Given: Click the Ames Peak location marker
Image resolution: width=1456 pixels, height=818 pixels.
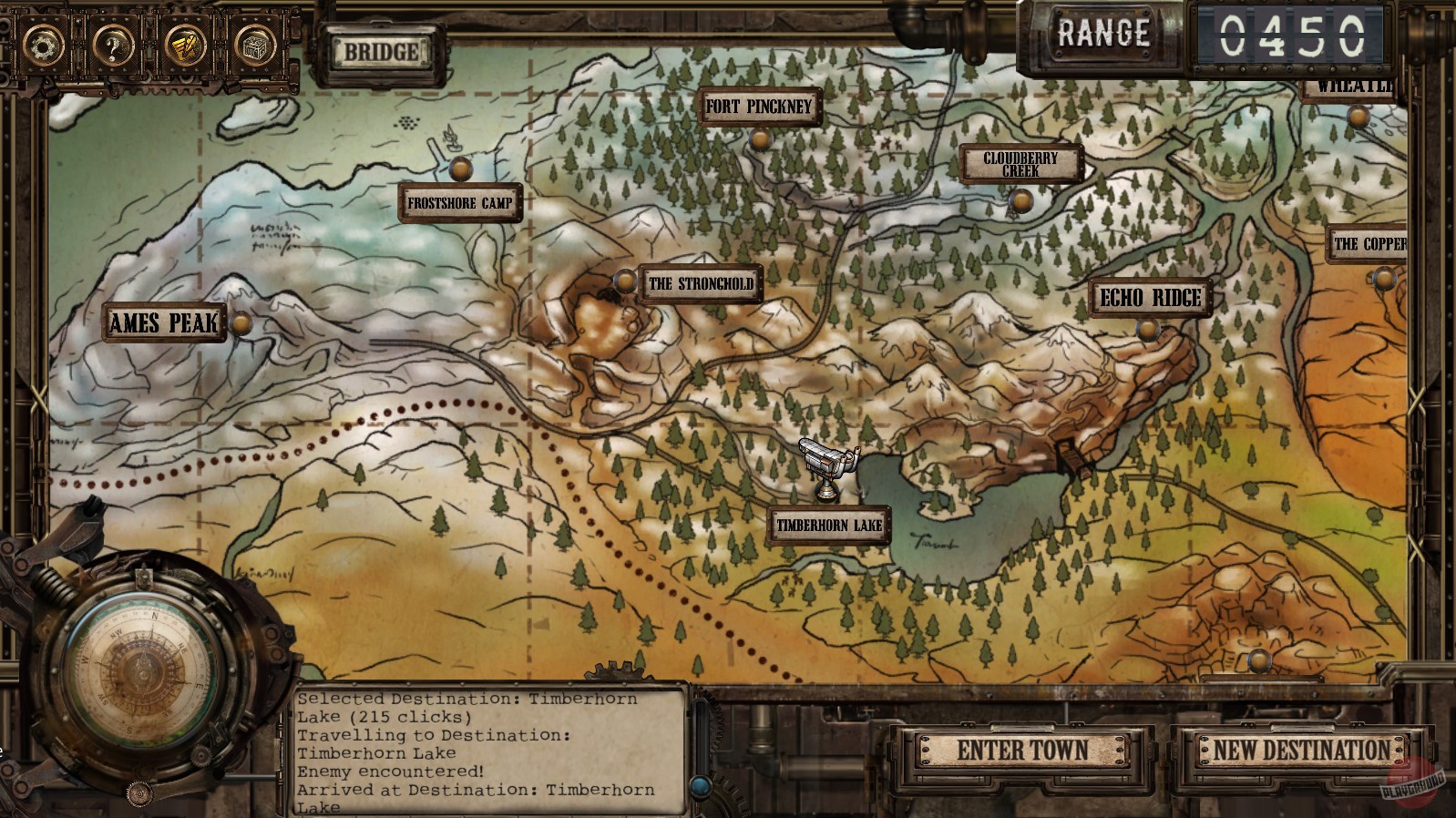Looking at the screenshot, I should 165,322.
